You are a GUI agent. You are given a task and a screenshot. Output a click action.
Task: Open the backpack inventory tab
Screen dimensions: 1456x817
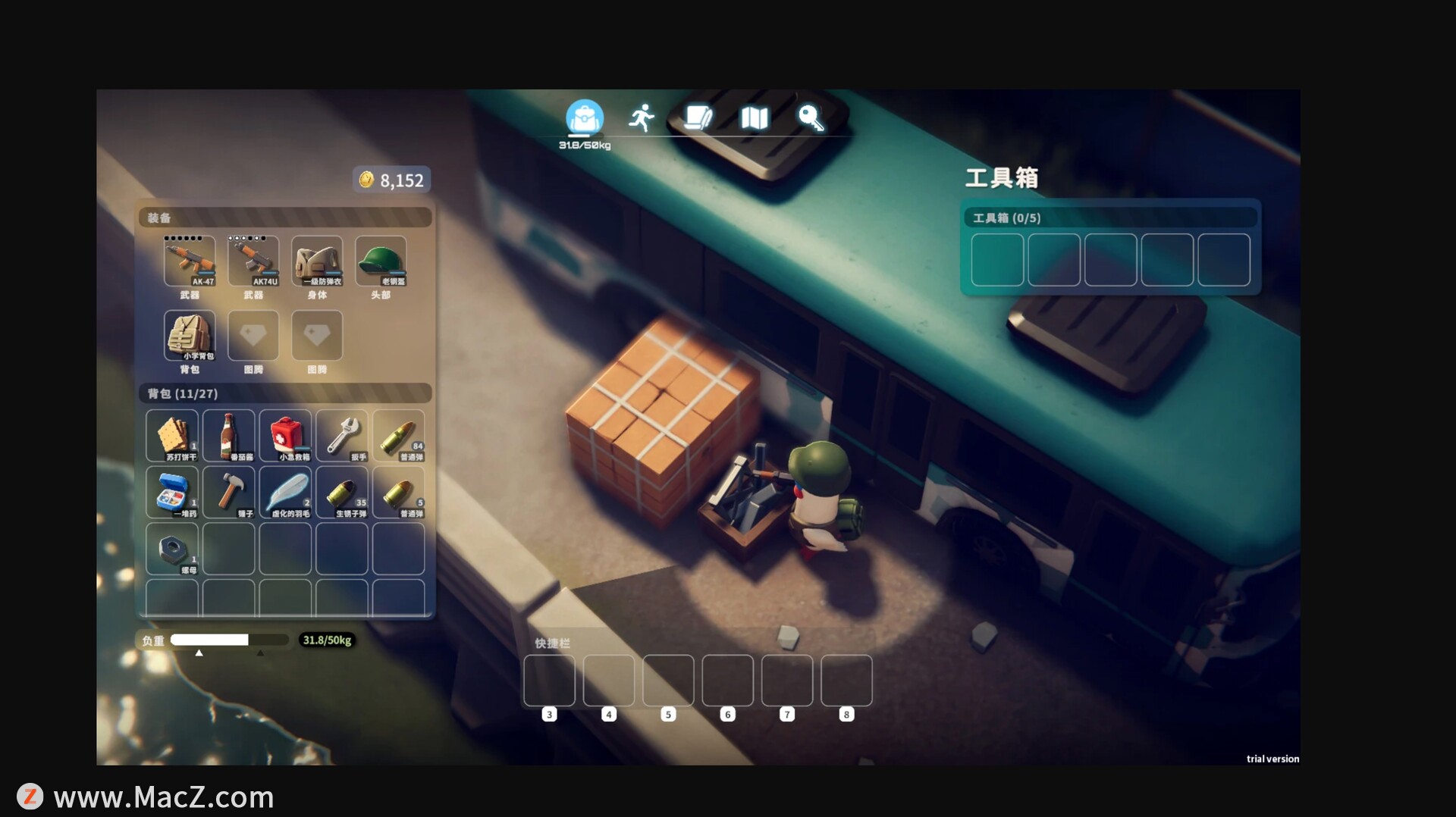coord(584,118)
